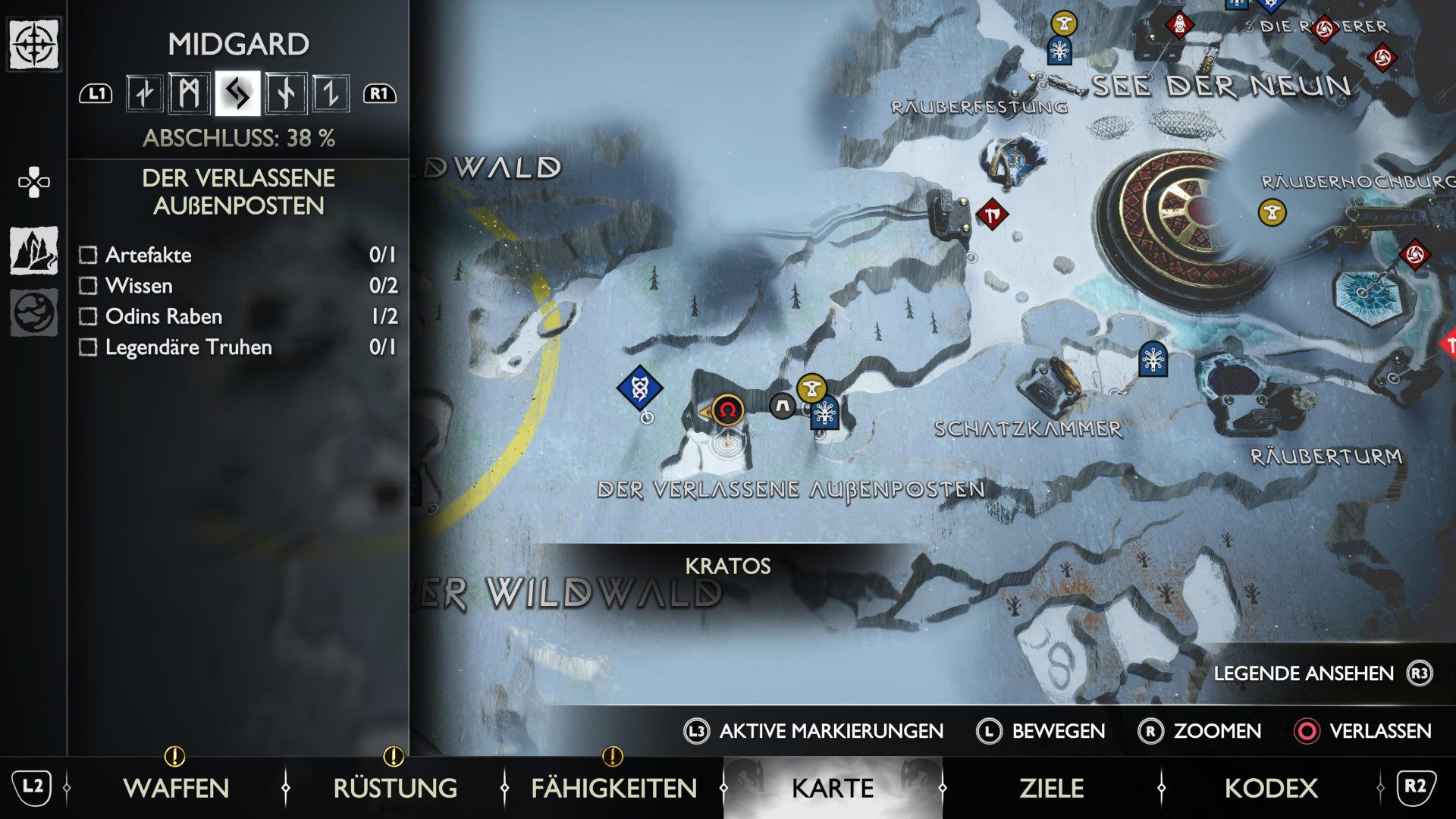Select the blue diamond knot marker
This screenshot has width=1456, height=819.
tap(639, 388)
